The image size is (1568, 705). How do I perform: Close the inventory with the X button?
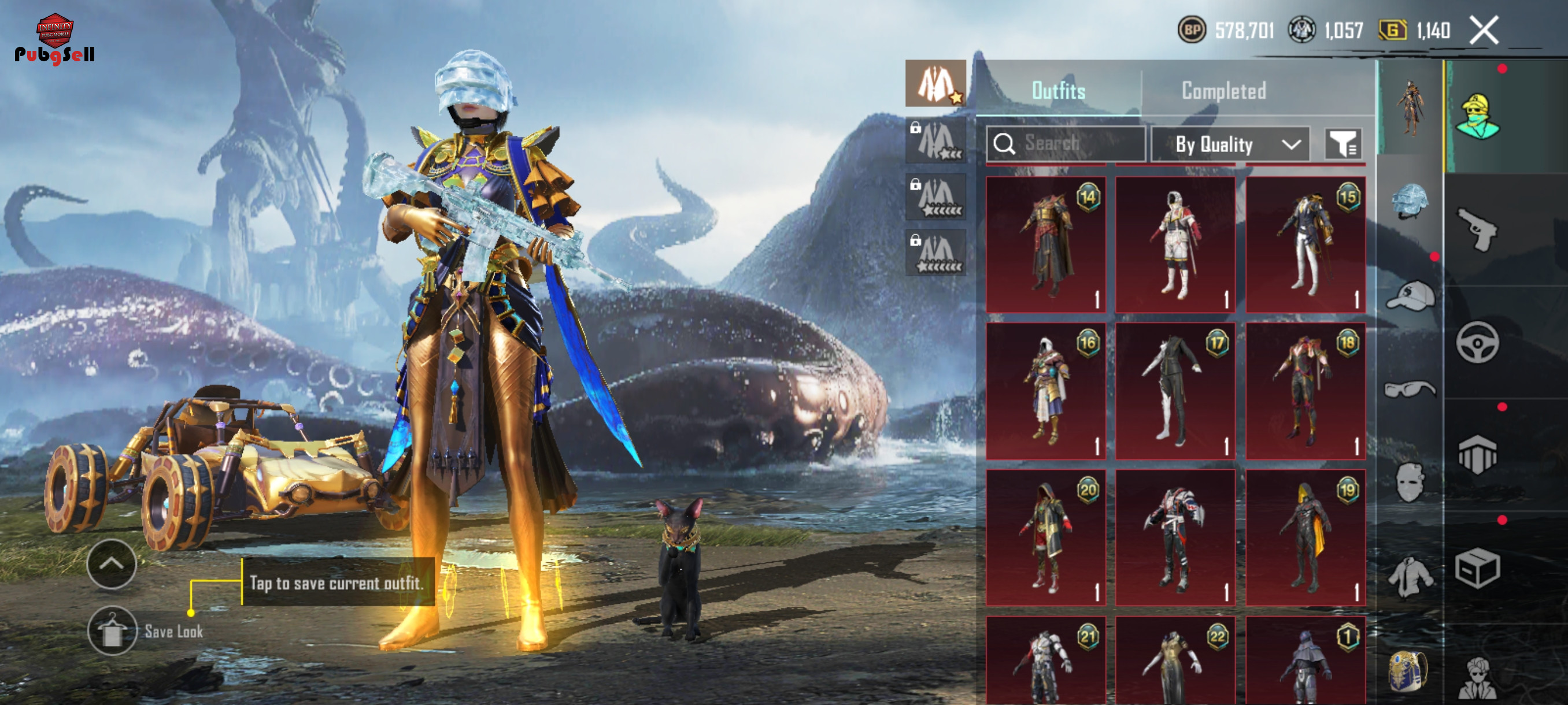click(1484, 31)
